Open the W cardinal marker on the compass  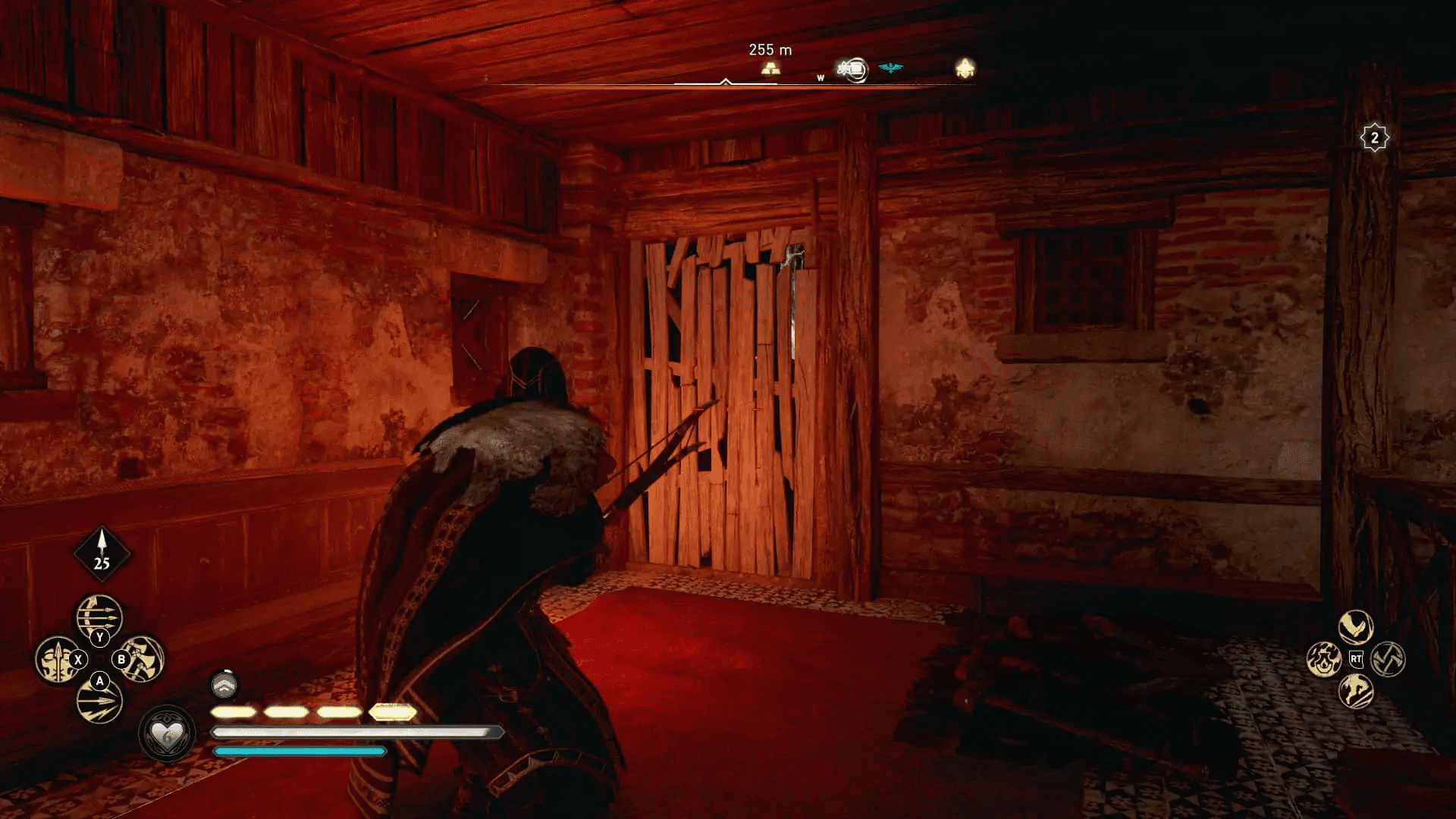(x=821, y=77)
